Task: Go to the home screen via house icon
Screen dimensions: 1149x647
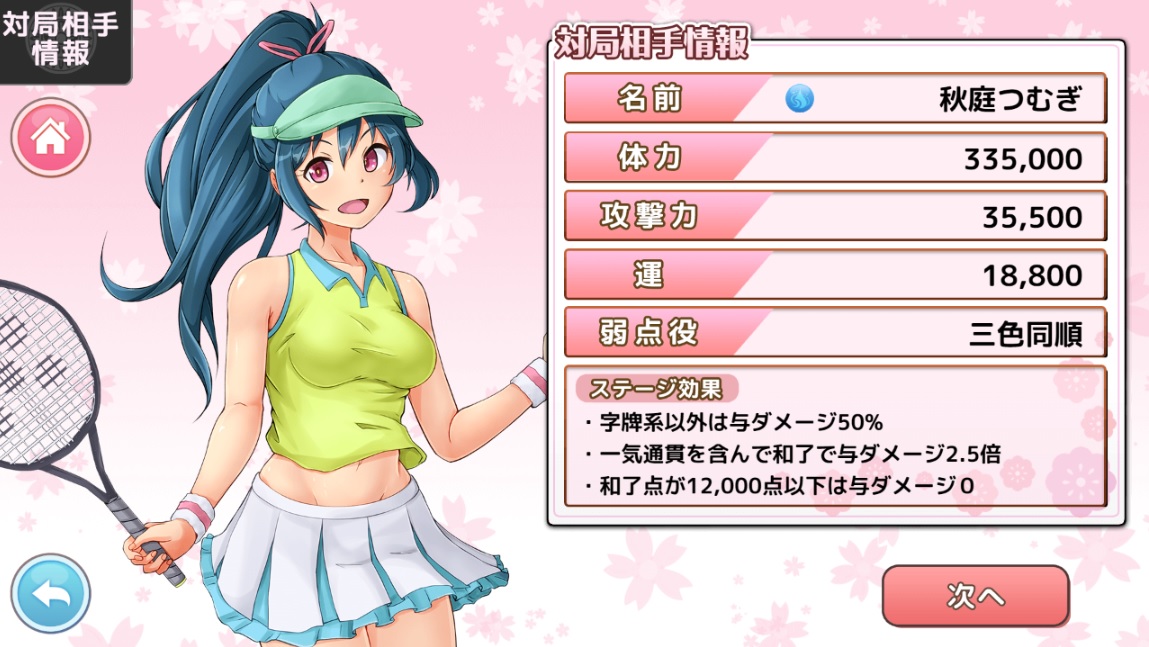Action: click(50, 138)
